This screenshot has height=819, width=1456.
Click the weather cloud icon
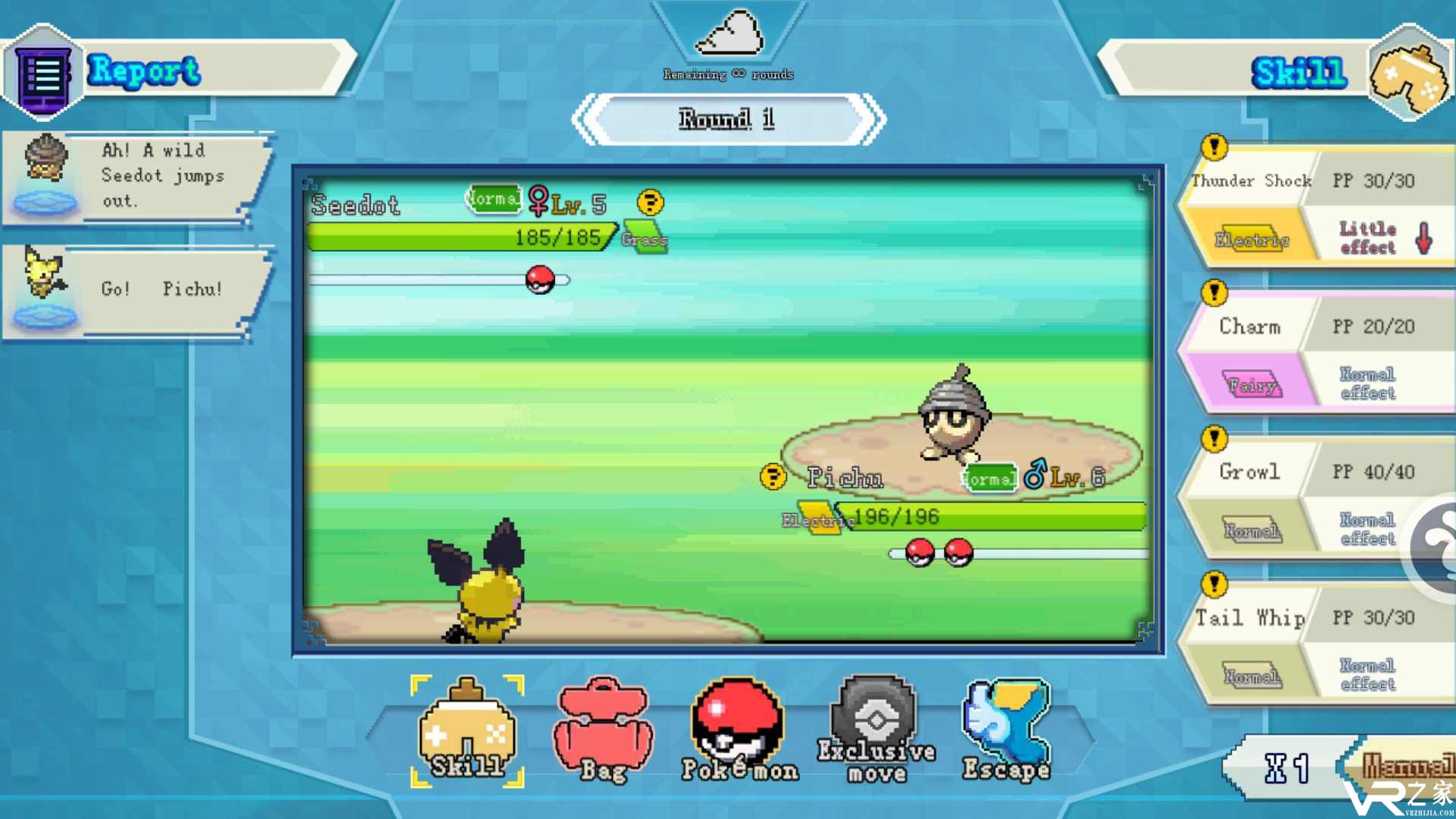point(729,34)
